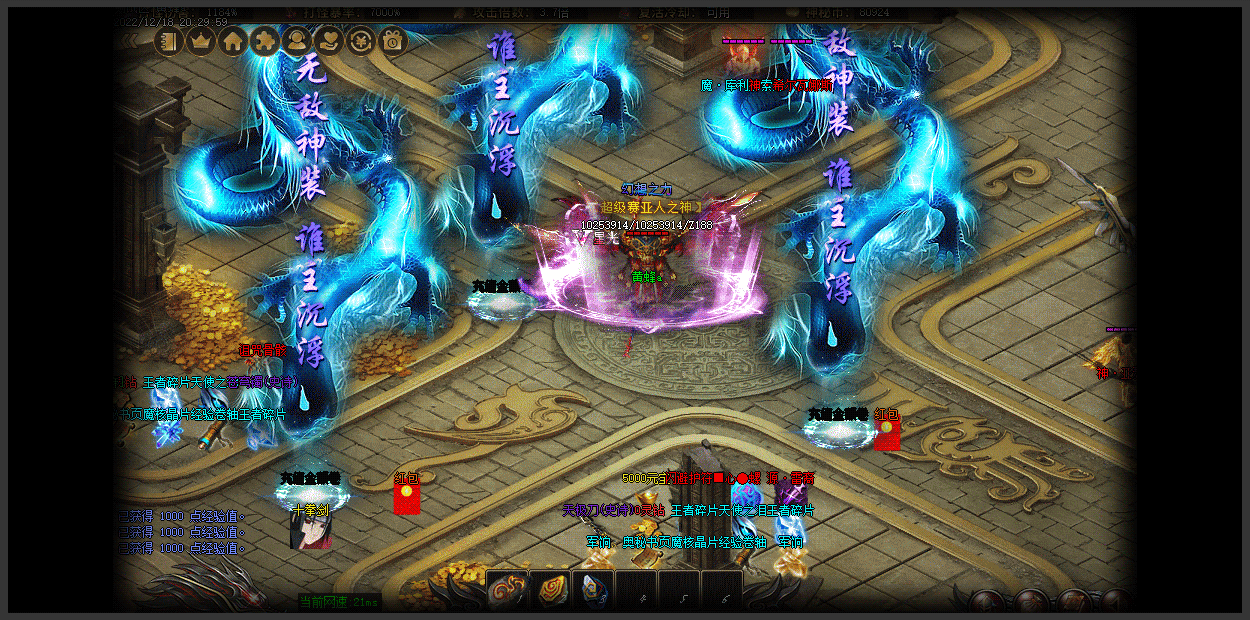Open the yen currency exchange icon
The image size is (1250, 620).
click(360, 41)
